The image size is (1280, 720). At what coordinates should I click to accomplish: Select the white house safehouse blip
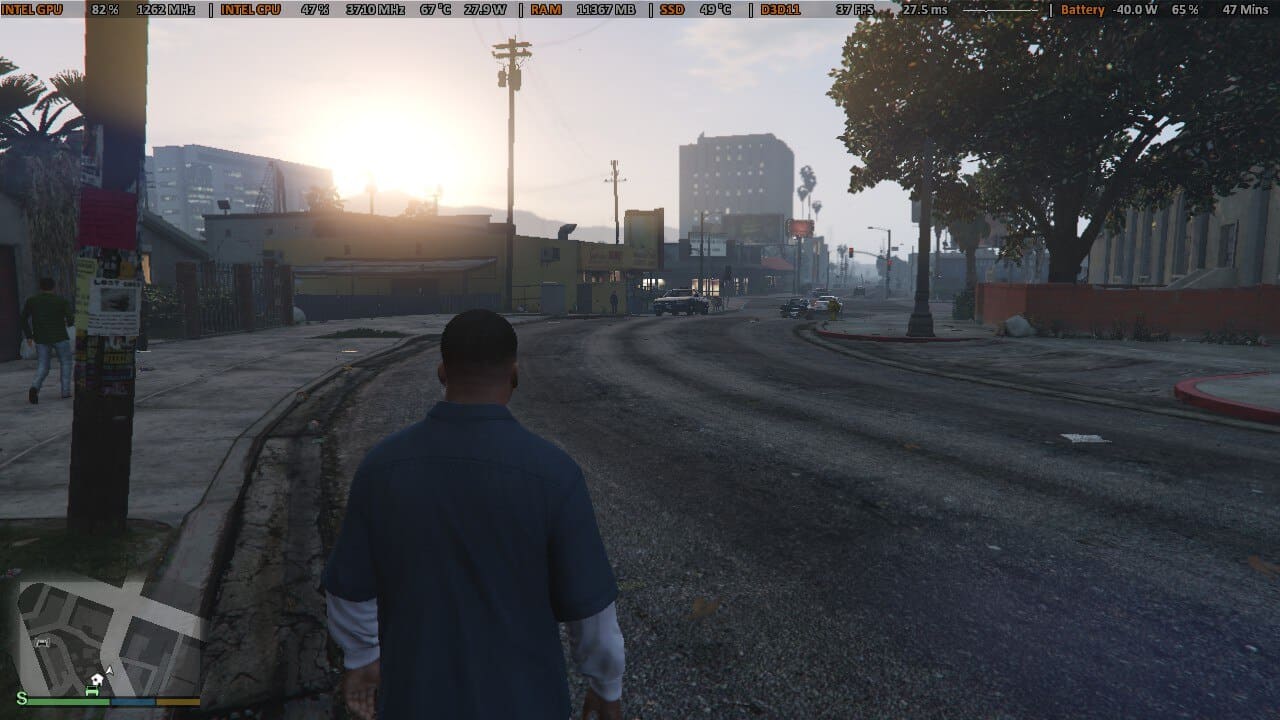[x=97, y=679]
